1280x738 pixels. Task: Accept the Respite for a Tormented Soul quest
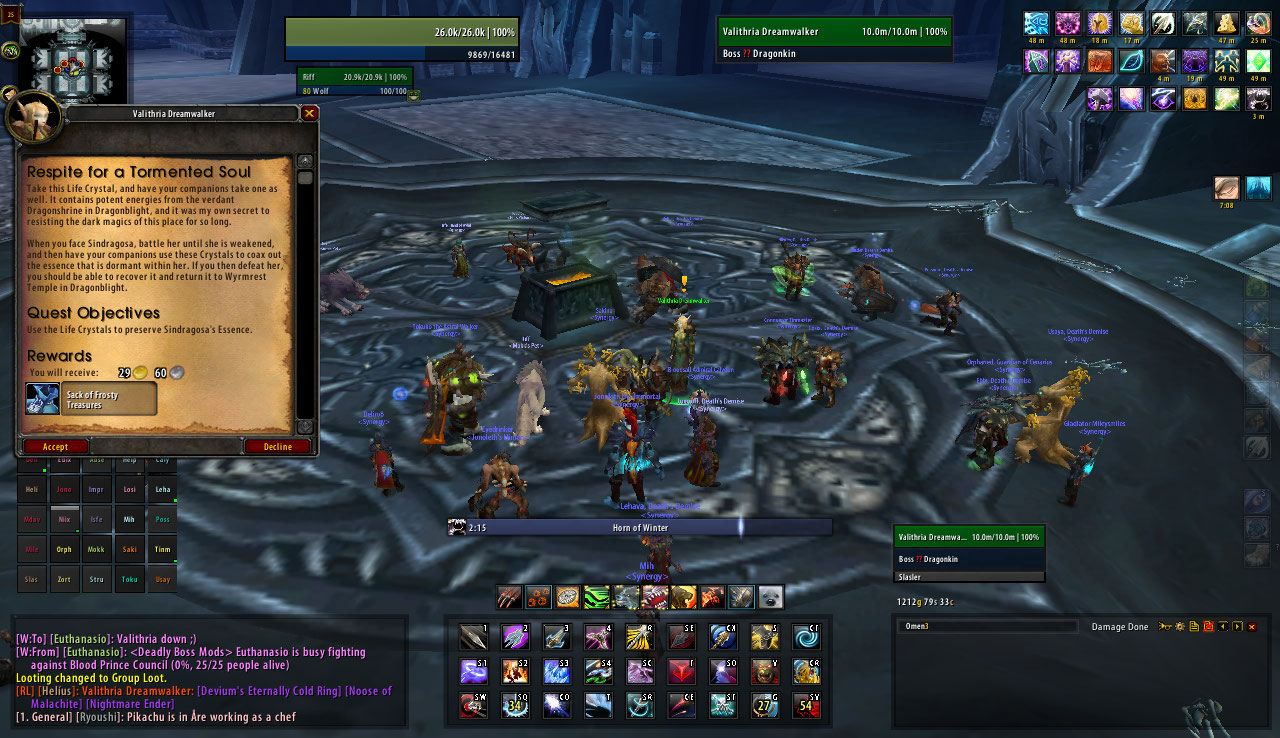[x=55, y=447]
